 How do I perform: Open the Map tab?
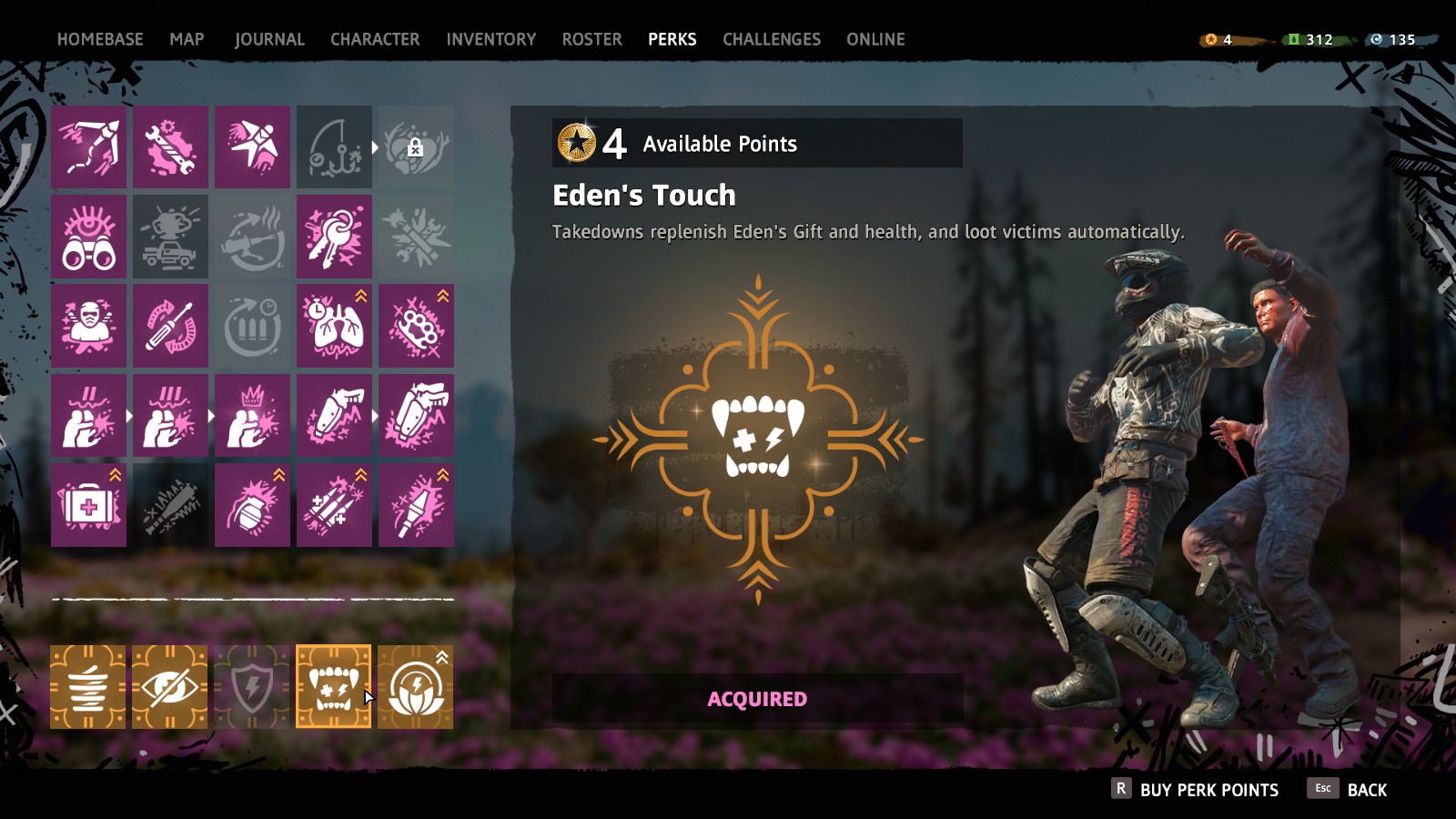pos(187,39)
